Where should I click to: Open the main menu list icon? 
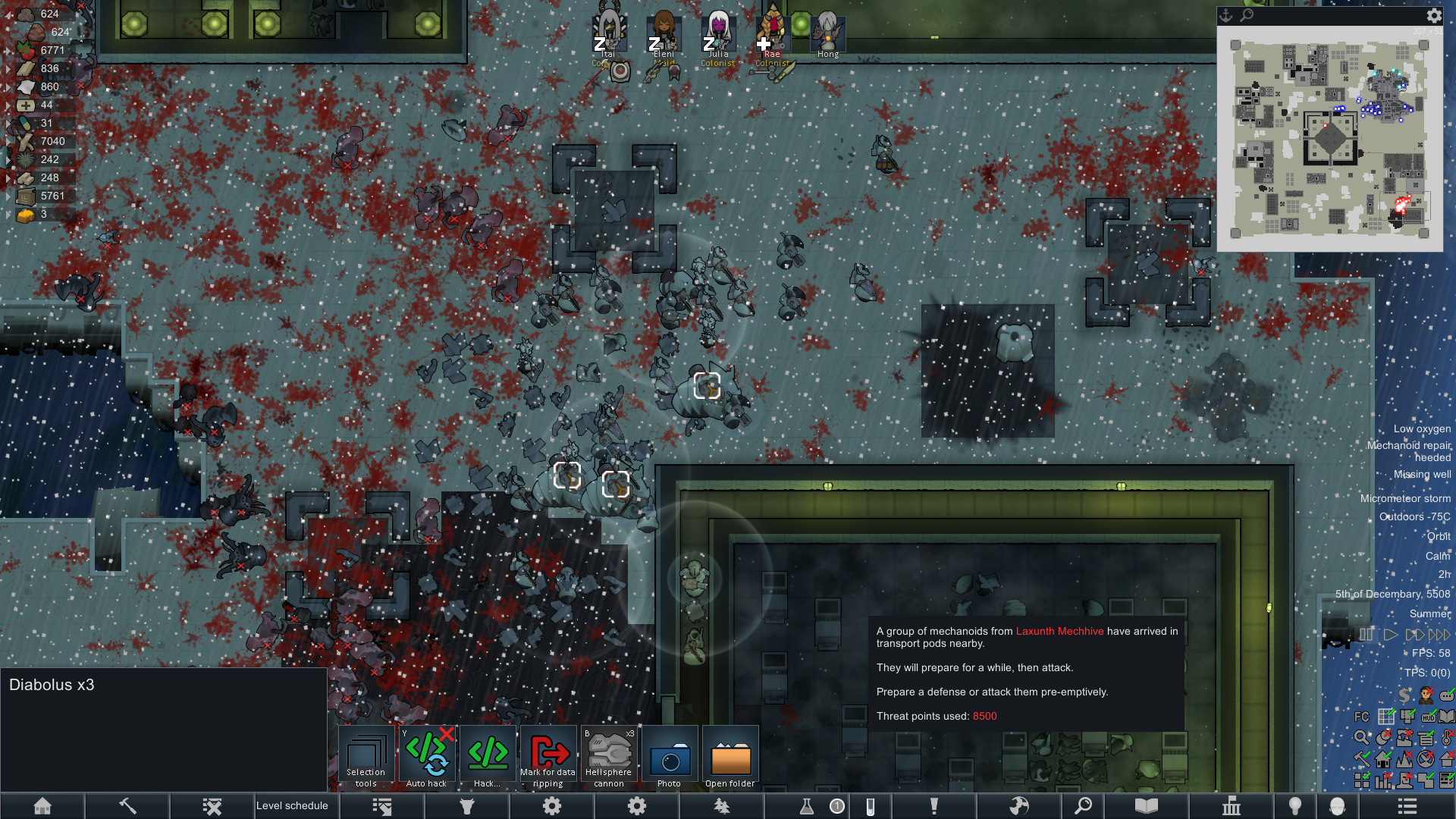(1407, 806)
